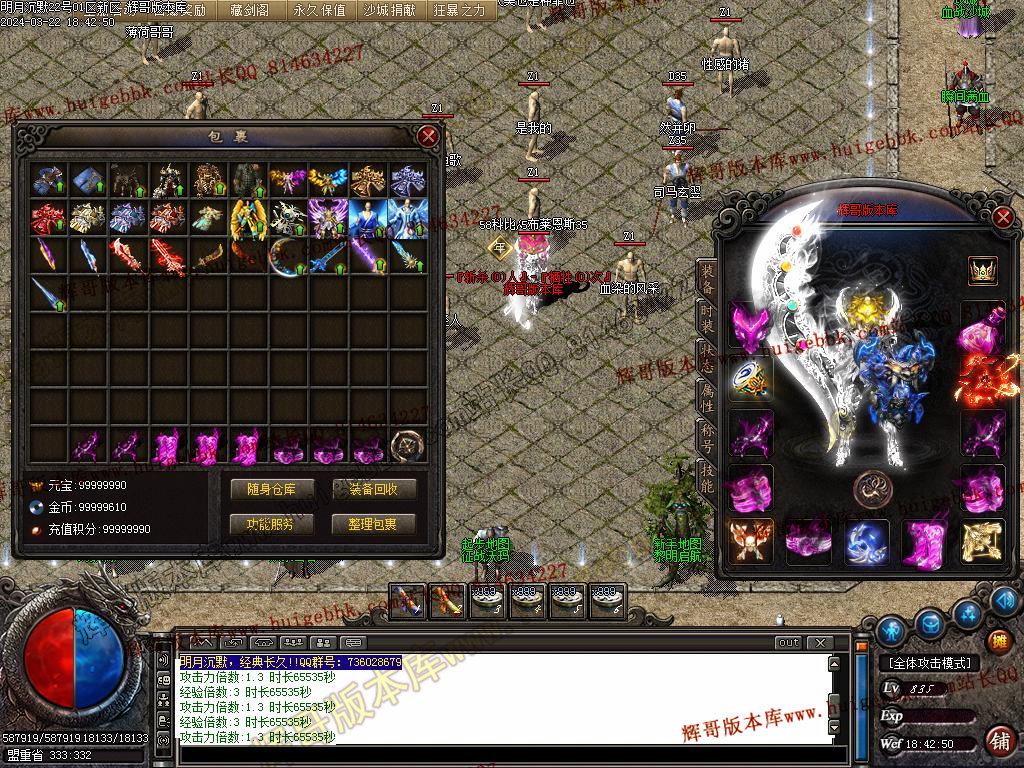This screenshot has width=1024, height=768.
Task: Sort the bag with 整理包裹
Action: click(374, 523)
